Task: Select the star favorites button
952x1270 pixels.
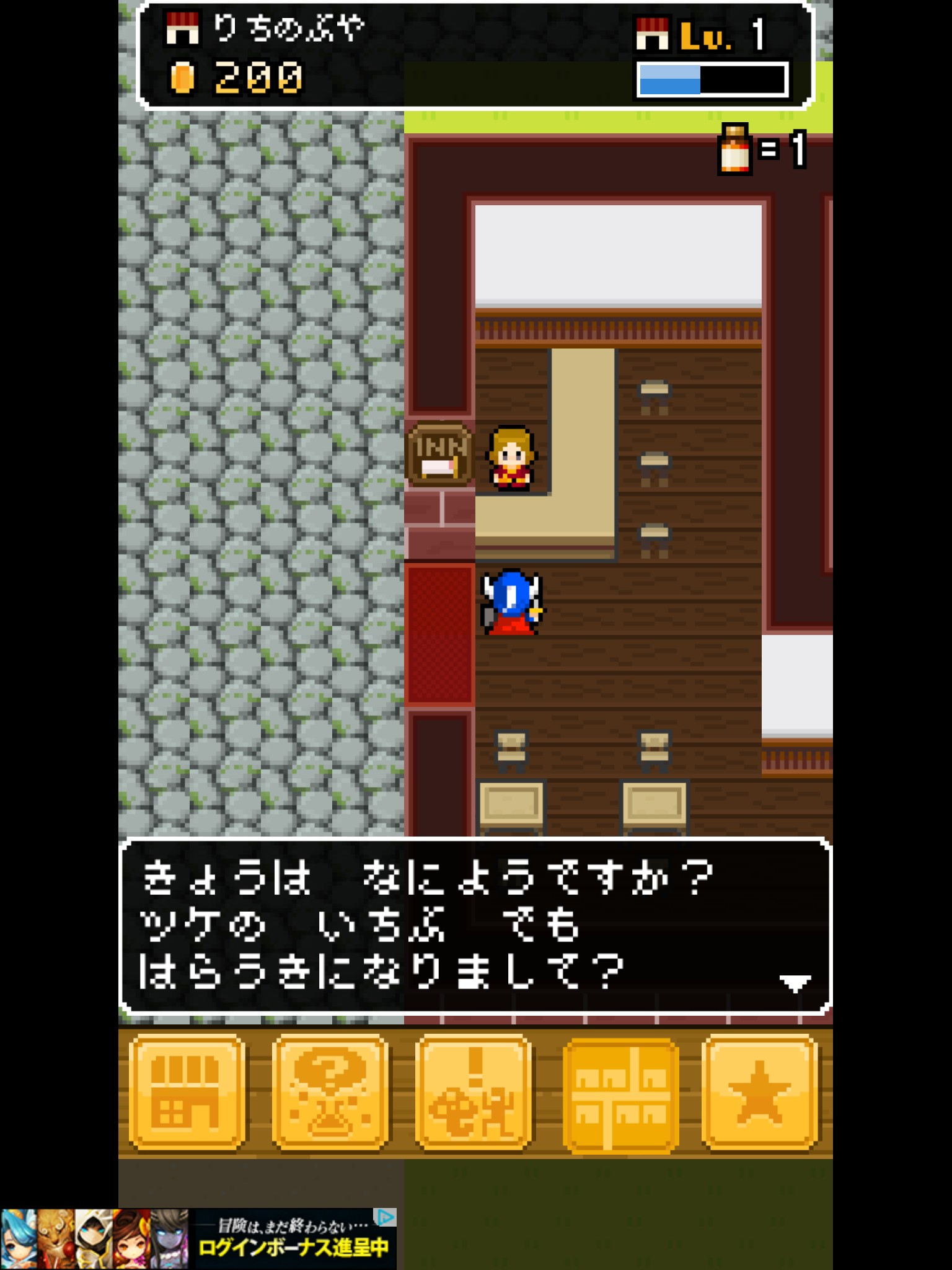Action: tap(759, 1092)
